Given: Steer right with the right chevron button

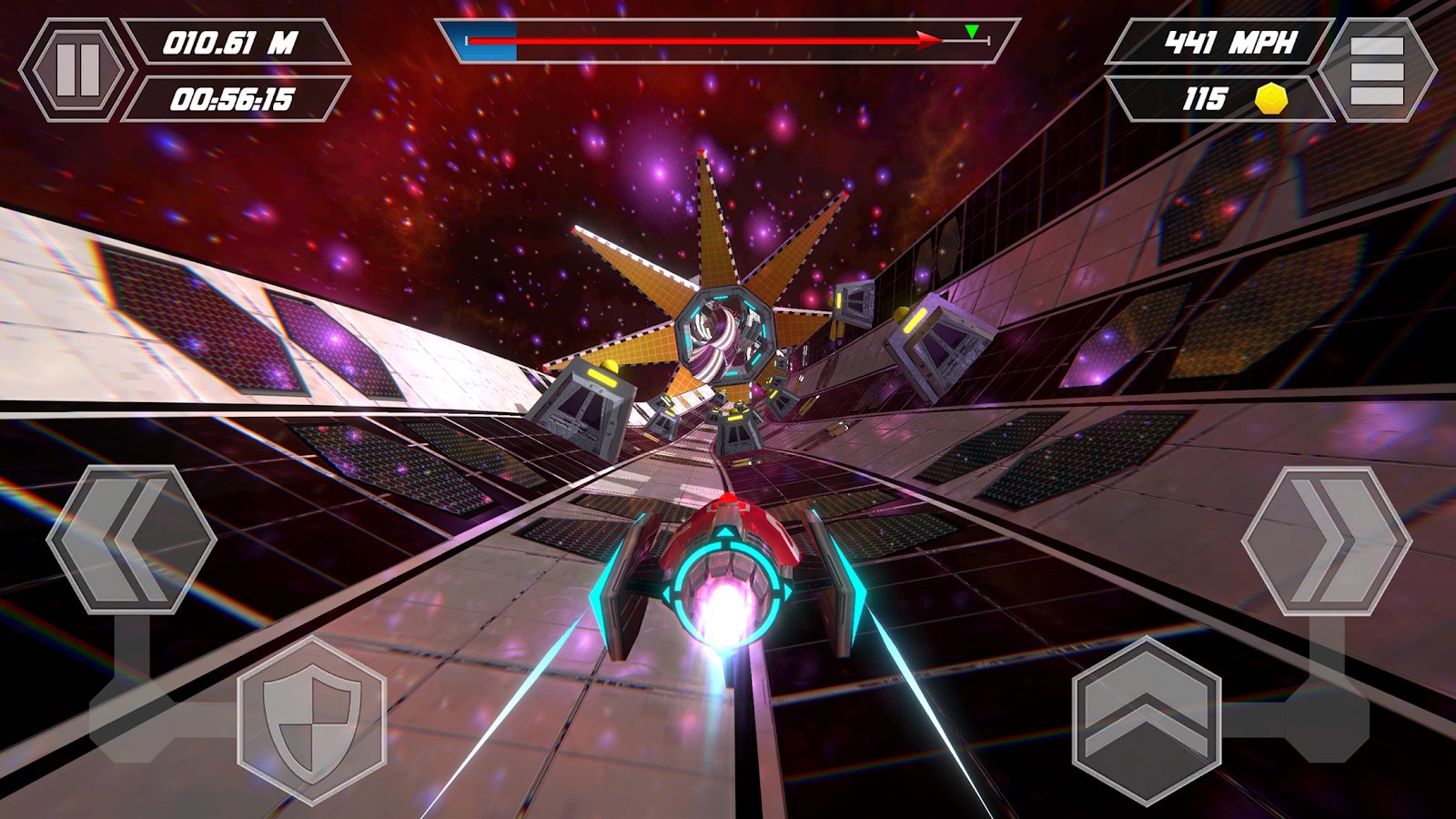Looking at the screenshot, I should 1326,541.
